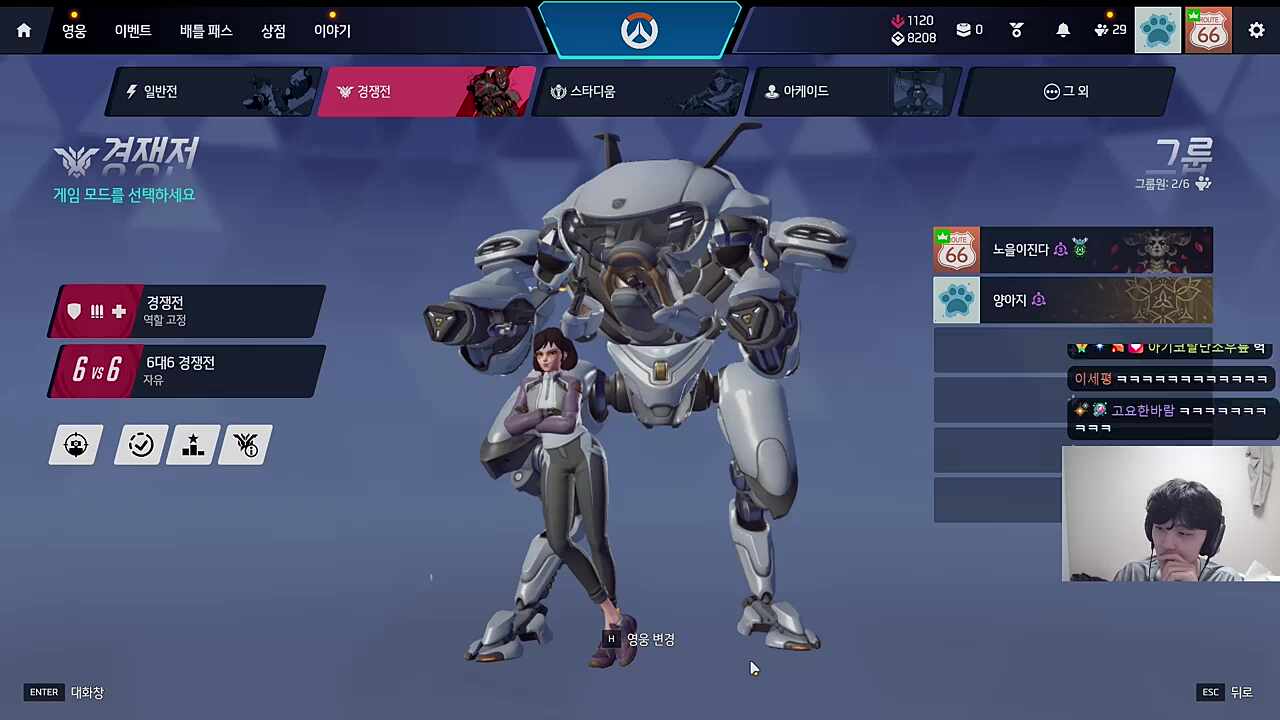
Task: Select the 6대6 경쟁전 open queue card
Action: tap(185, 371)
